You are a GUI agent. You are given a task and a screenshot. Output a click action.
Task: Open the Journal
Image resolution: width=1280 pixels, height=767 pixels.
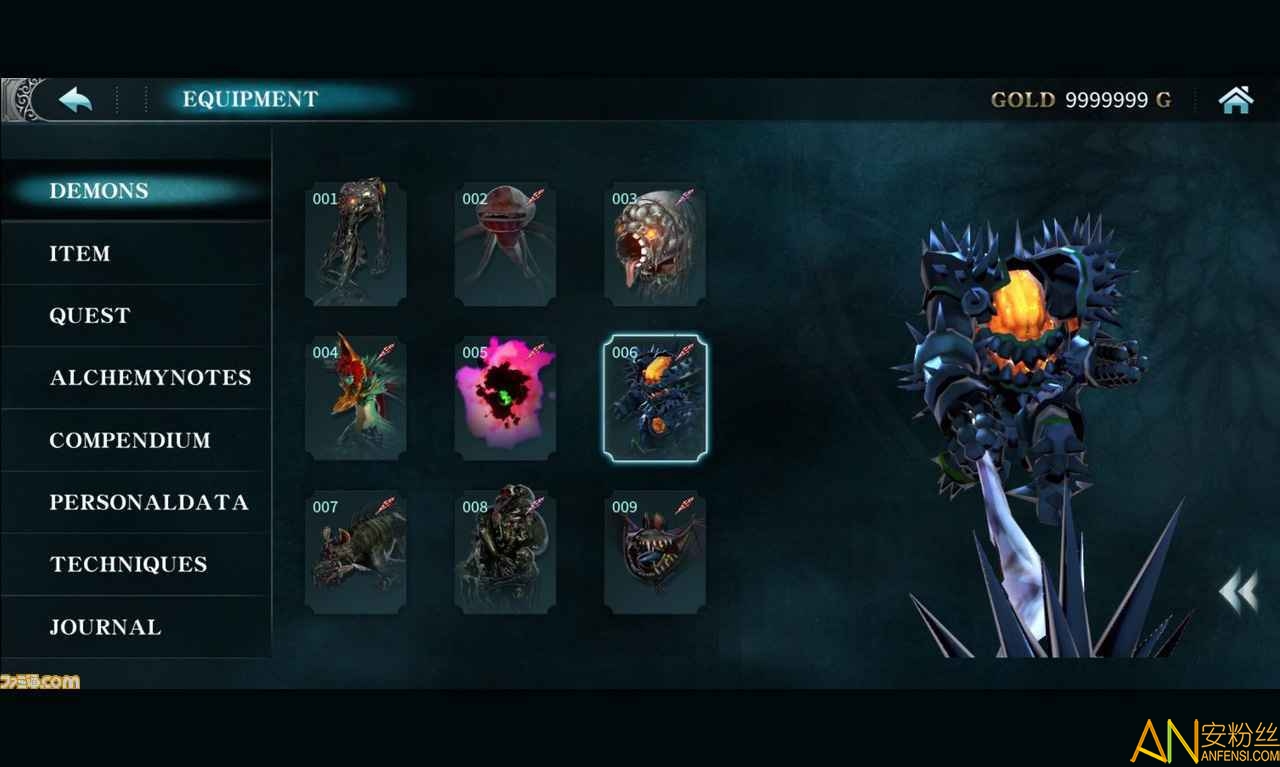coord(105,627)
